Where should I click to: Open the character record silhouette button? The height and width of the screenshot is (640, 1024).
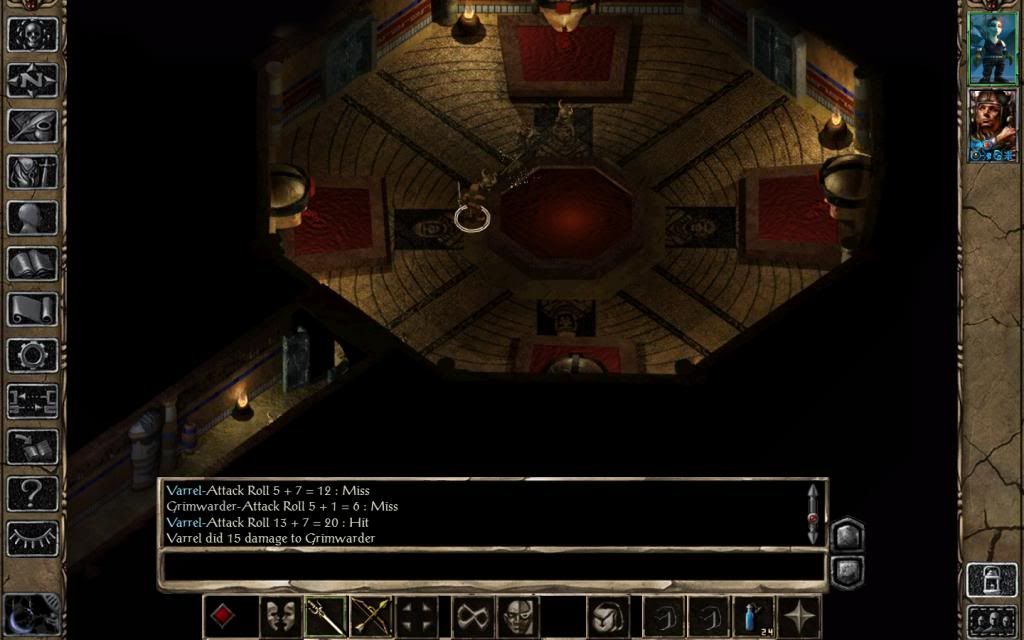32,218
